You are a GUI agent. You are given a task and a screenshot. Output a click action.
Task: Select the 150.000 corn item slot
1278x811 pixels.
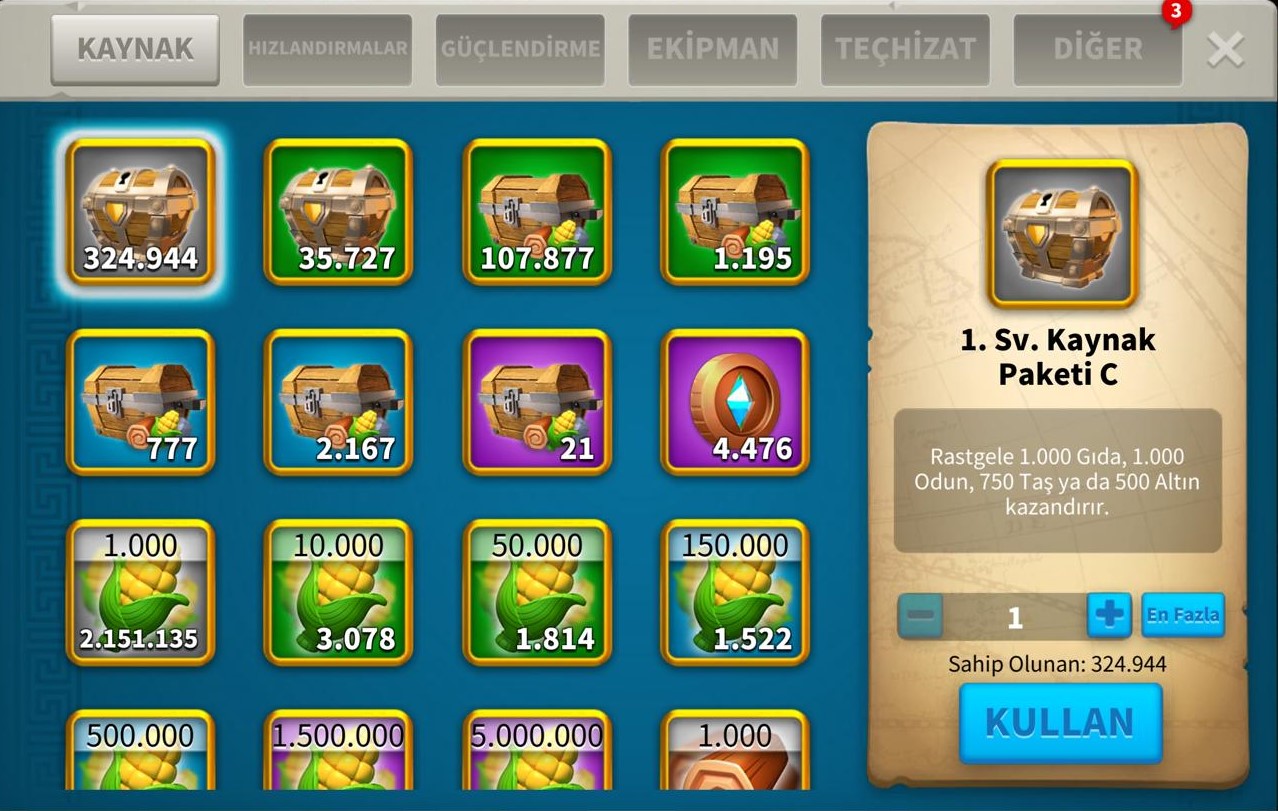[x=735, y=592]
